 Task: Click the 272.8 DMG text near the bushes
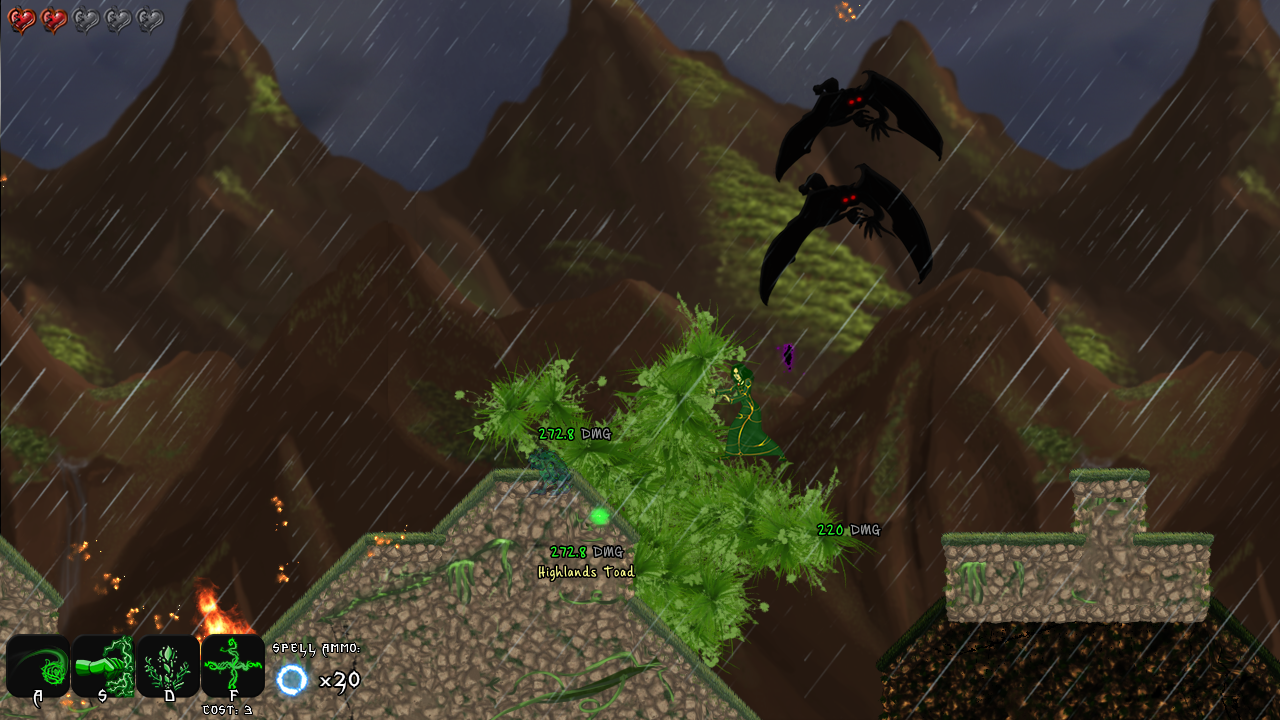pos(575,435)
